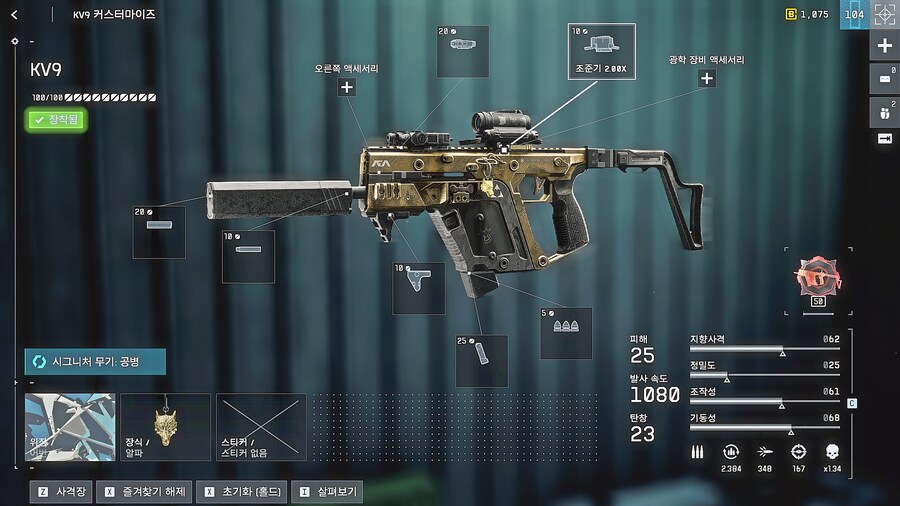Image resolution: width=900 pixels, height=506 pixels.
Task: Select the suppressor muzzle attachment slot
Action: tap(159, 232)
